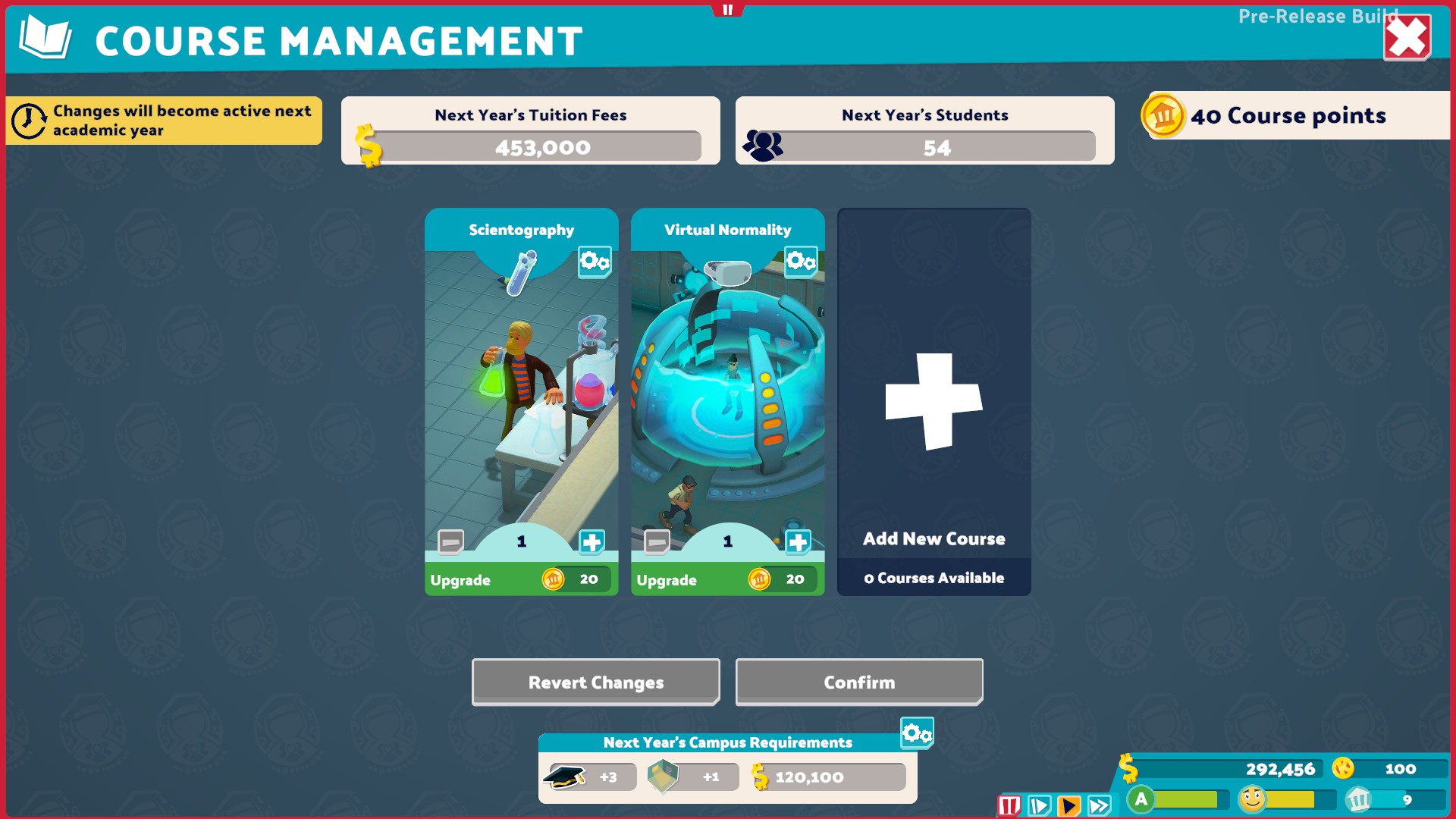Decrease Virtual Normality student intake with minus

[655, 541]
